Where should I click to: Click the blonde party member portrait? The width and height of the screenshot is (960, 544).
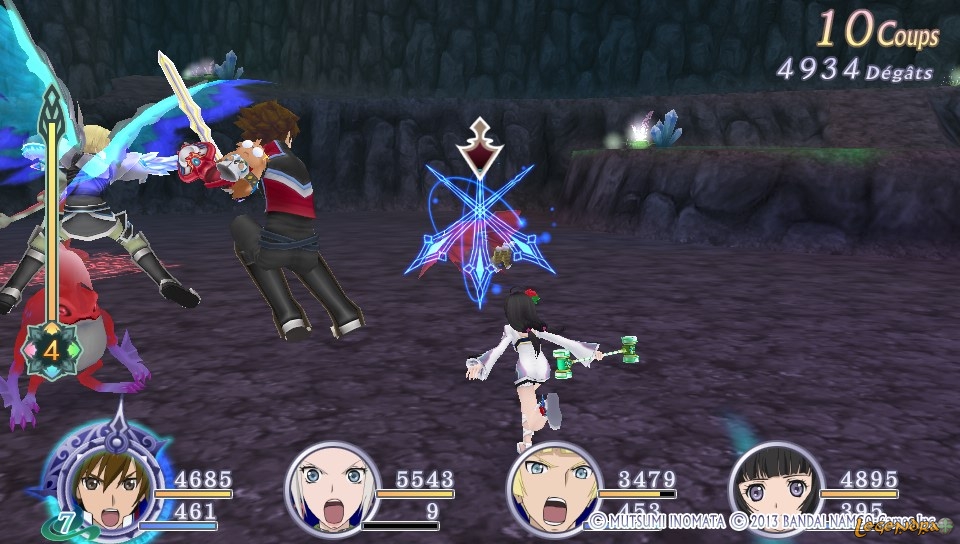coord(551,489)
